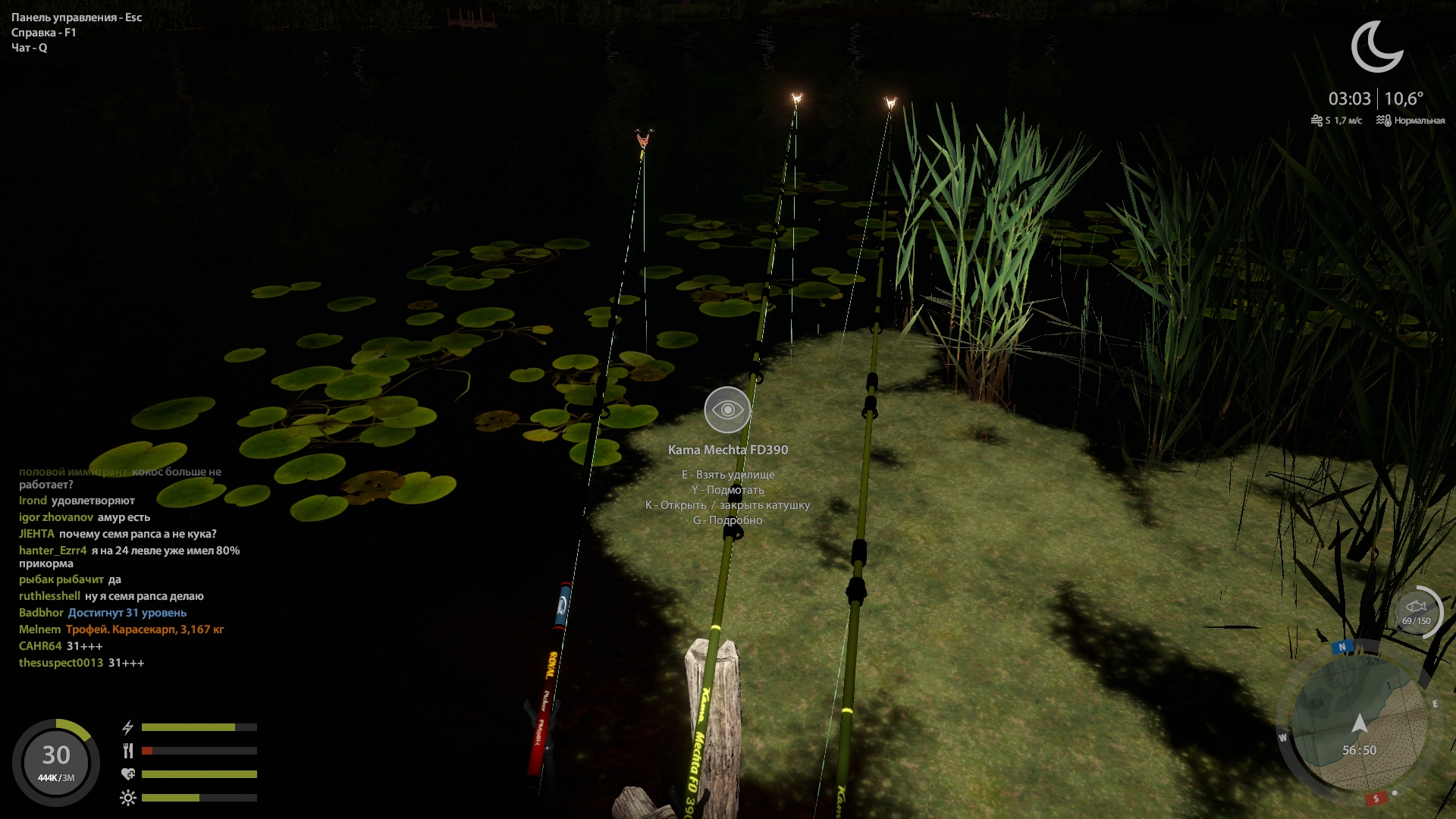The height and width of the screenshot is (819, 1456).
Task: Click the eye interaction icon
Action: 727,409
